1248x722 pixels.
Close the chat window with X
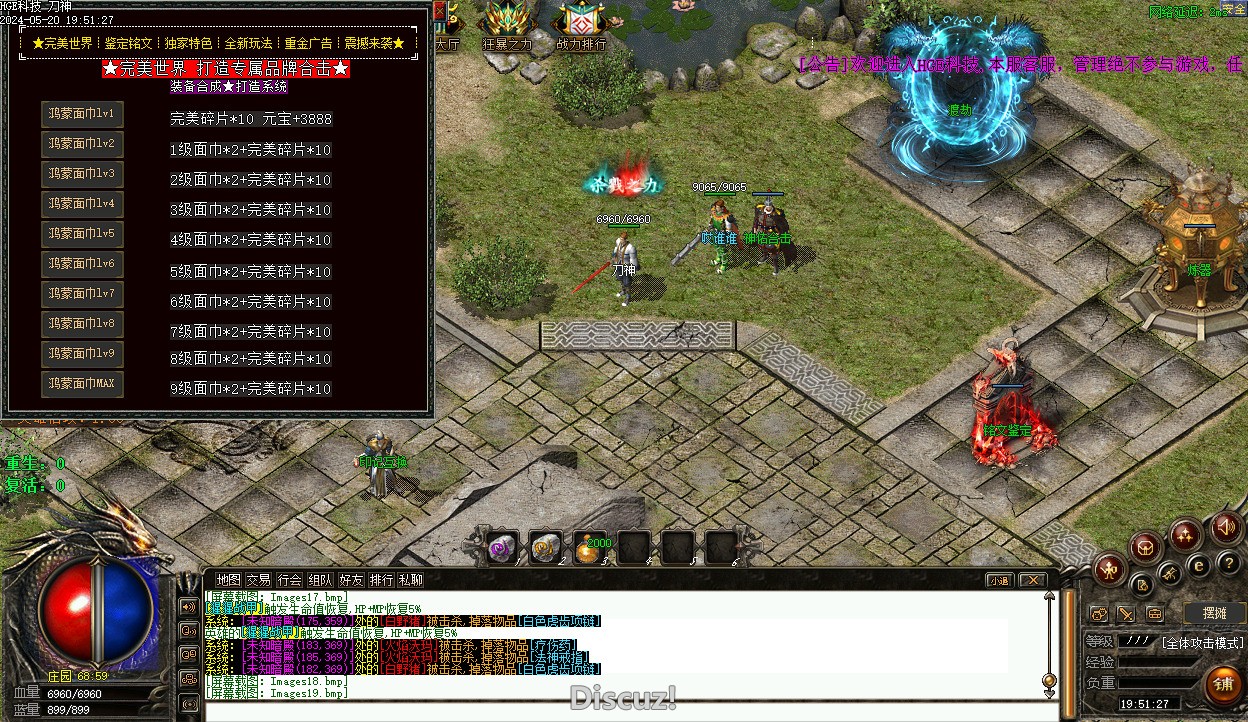coord(1032,580)
